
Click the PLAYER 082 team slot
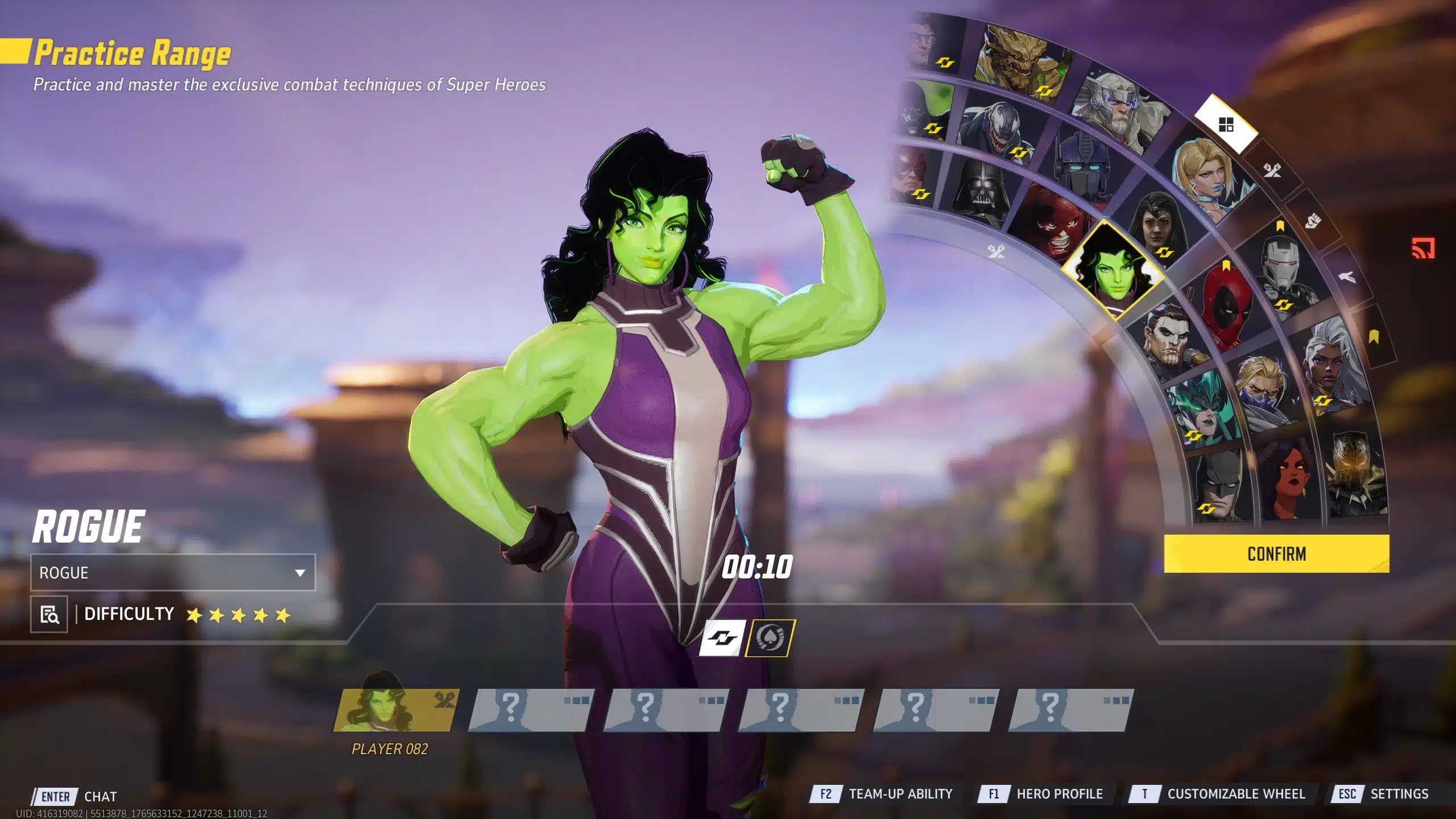pyautogui.click(x=395, y=711)
